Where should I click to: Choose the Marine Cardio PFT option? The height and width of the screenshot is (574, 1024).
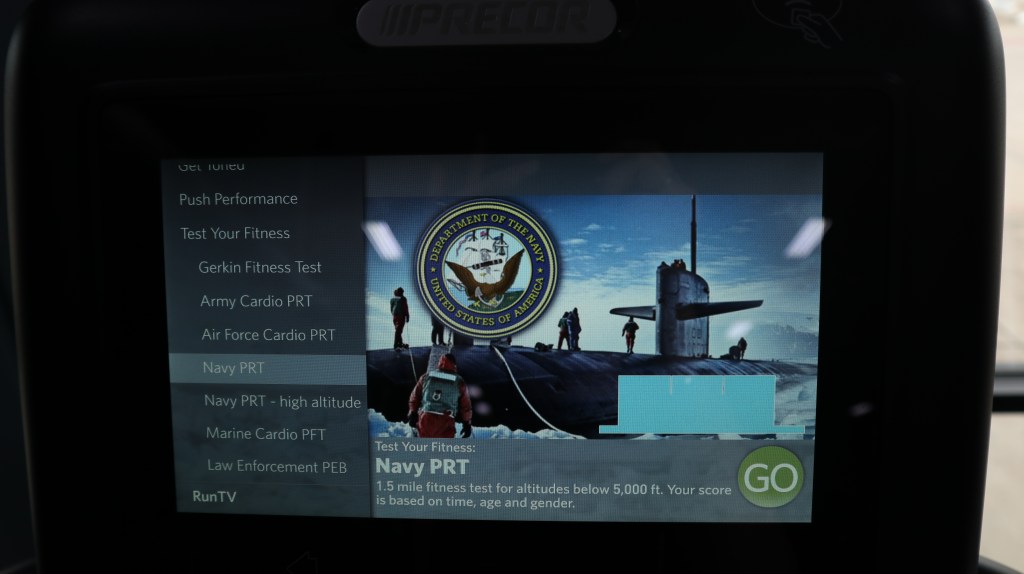pos(266,434)
